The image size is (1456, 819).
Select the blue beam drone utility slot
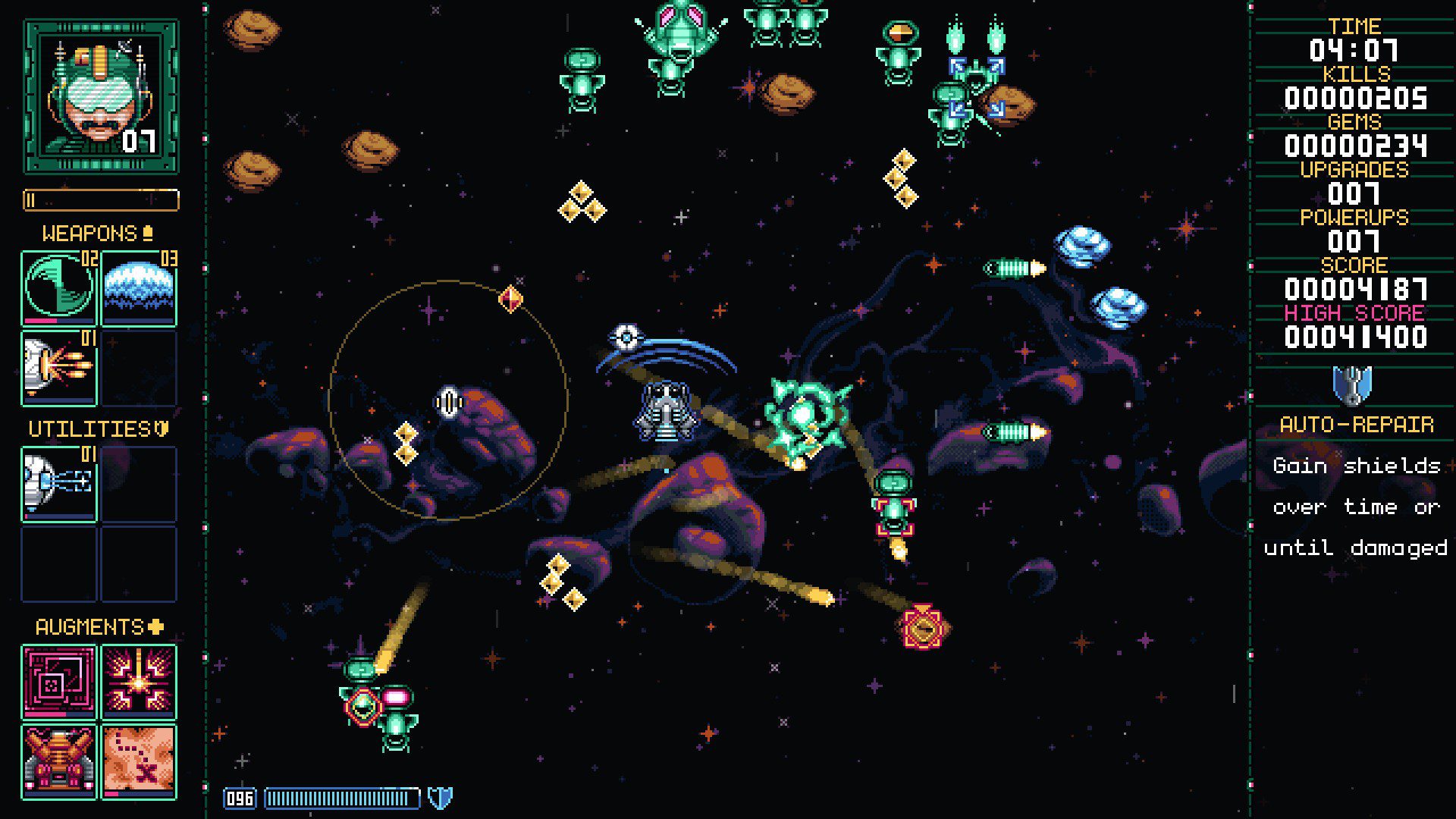(59, 484)
